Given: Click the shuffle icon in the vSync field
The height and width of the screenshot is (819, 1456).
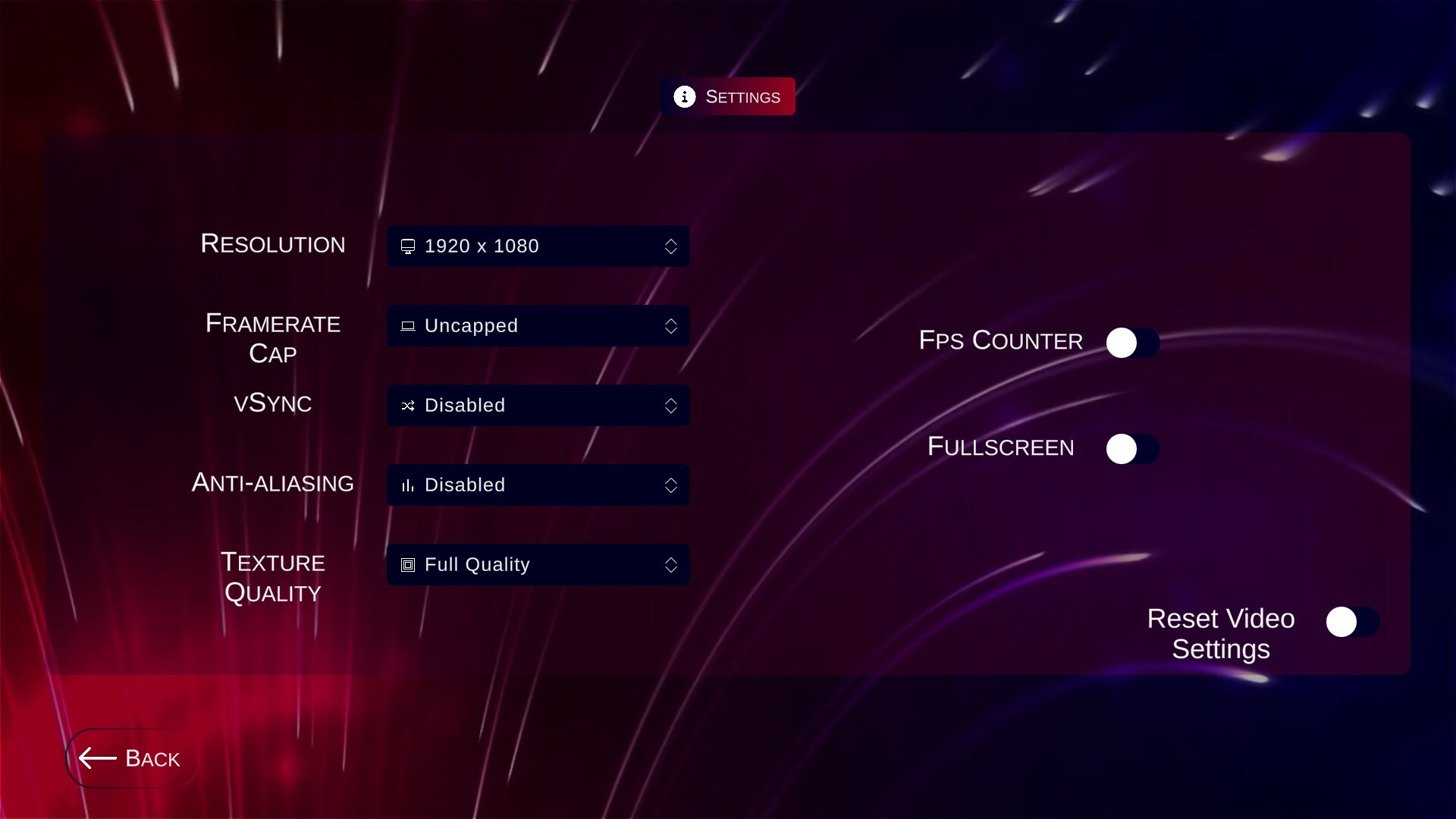Looking at the screenshot, I should (x=408, y=406).
